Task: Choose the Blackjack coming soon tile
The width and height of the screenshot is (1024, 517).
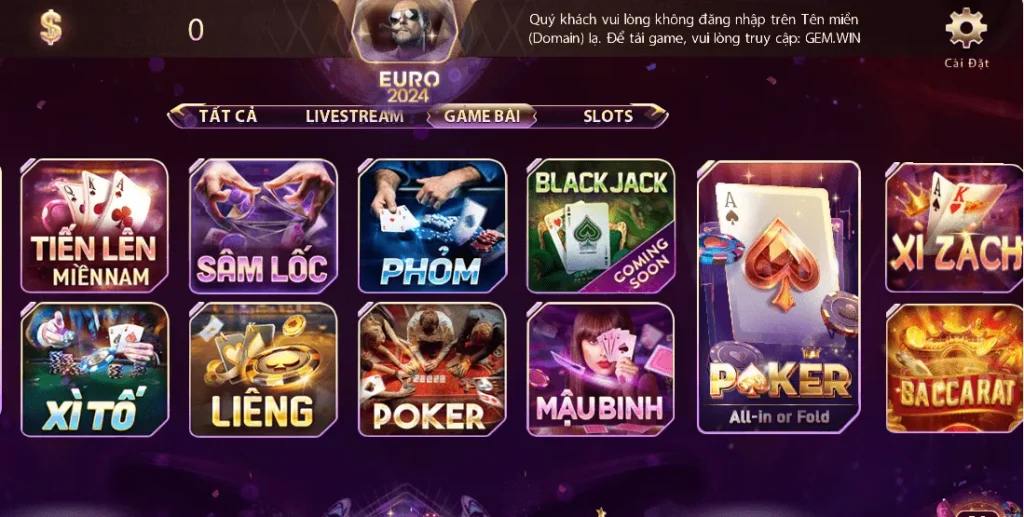Action: click(x=601, y=226)
